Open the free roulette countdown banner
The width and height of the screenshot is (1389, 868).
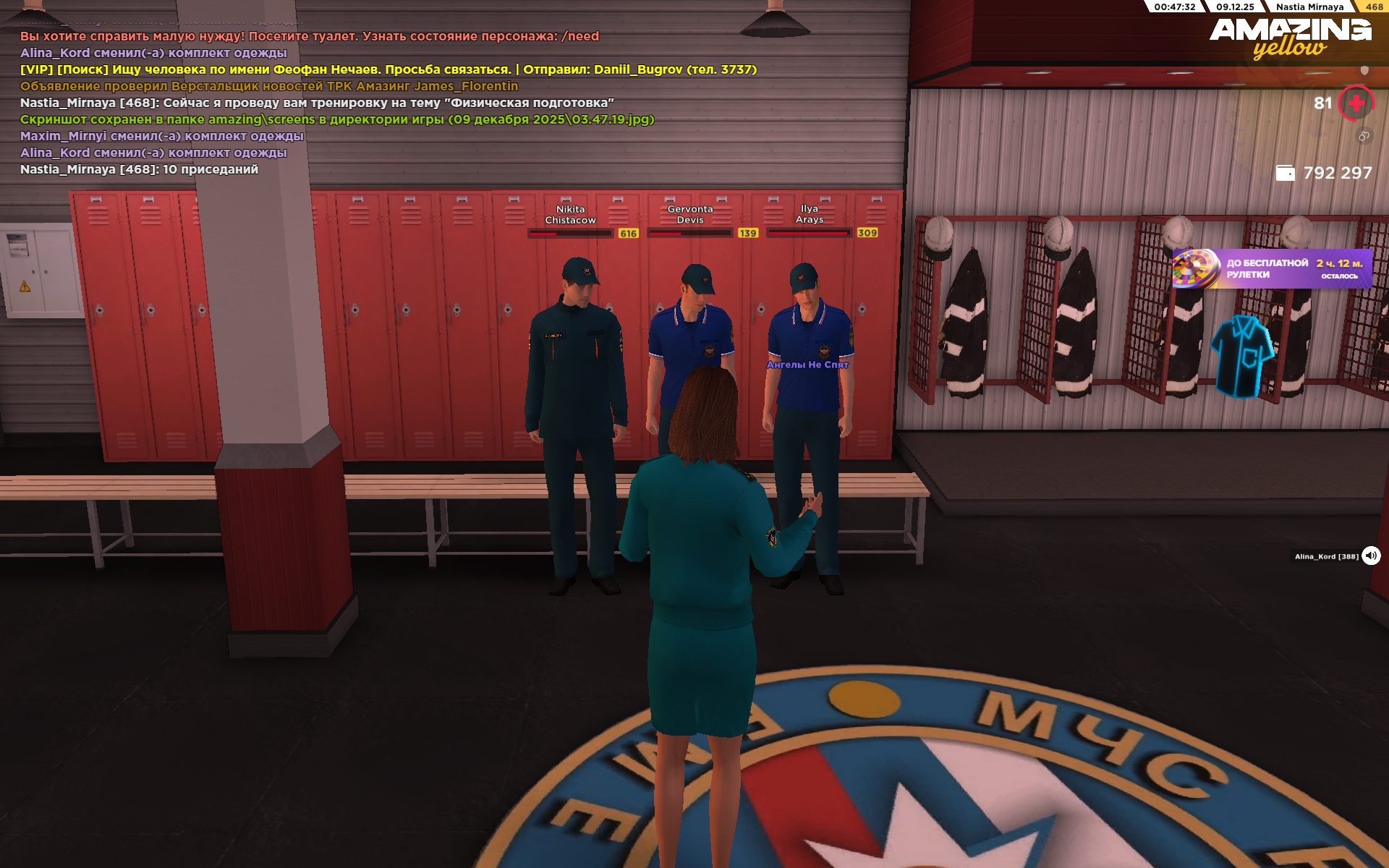(x=1271, y=268)
